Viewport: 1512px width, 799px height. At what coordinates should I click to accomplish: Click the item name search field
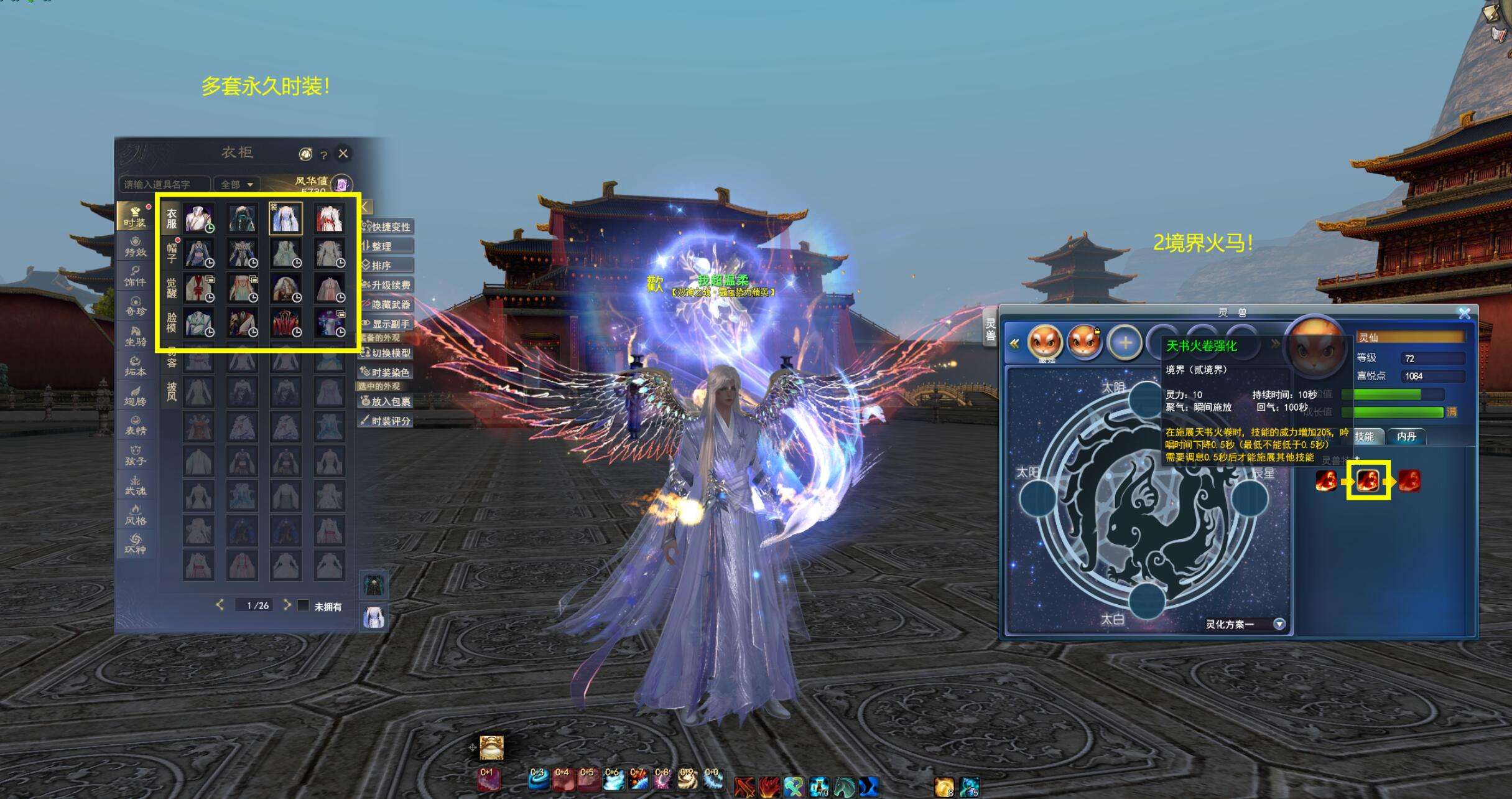[x=164, y=184]
